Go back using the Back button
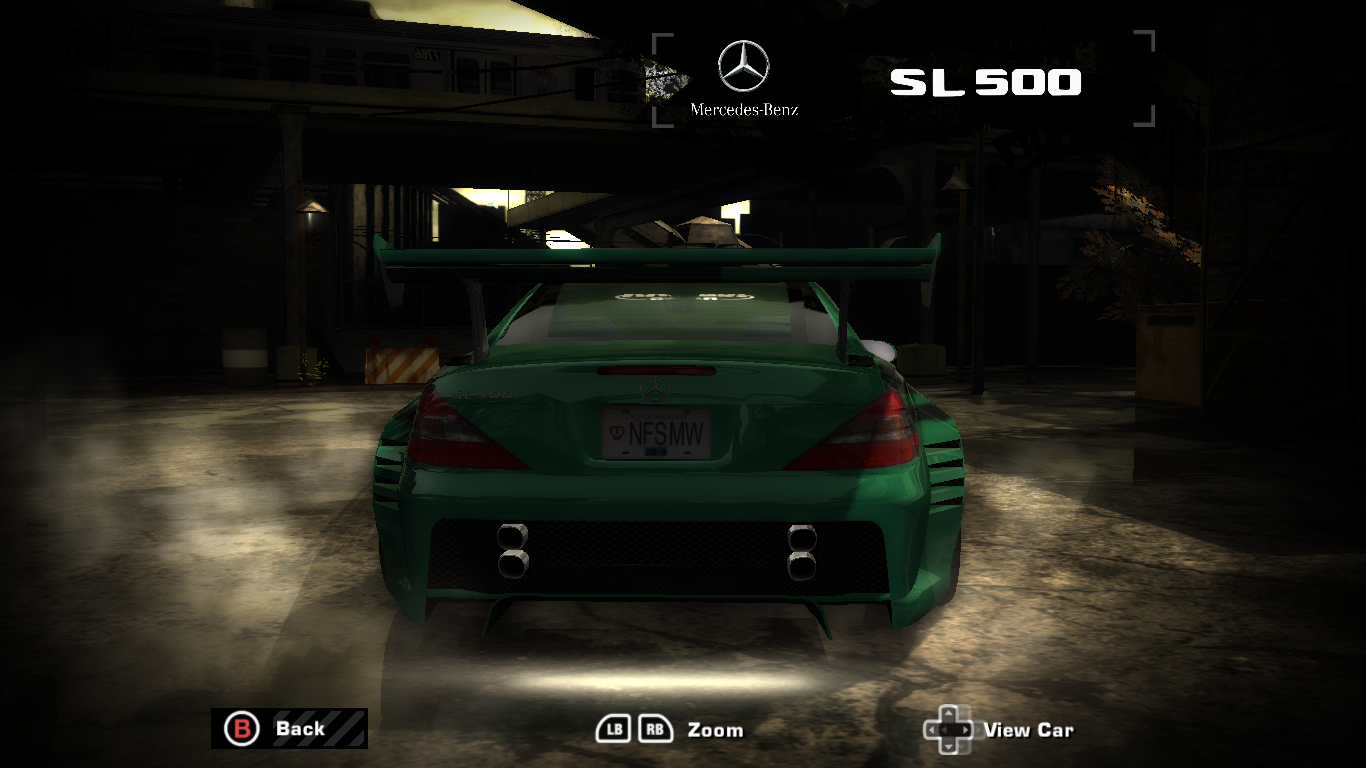The width and height of the screenshot is (1366, 768). [x=288, y=728]
